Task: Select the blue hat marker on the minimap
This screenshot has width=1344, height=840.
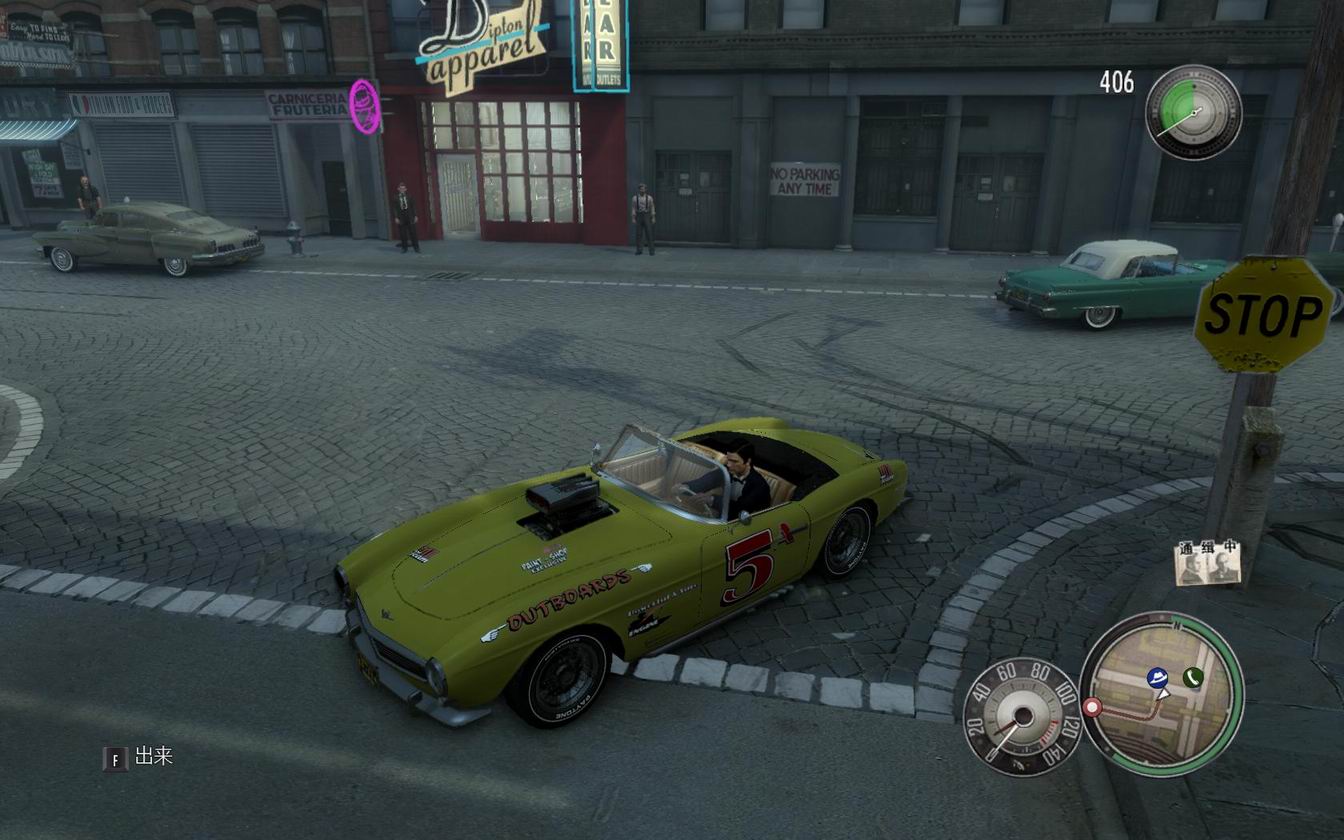Action: click(x=1158, y=677)
